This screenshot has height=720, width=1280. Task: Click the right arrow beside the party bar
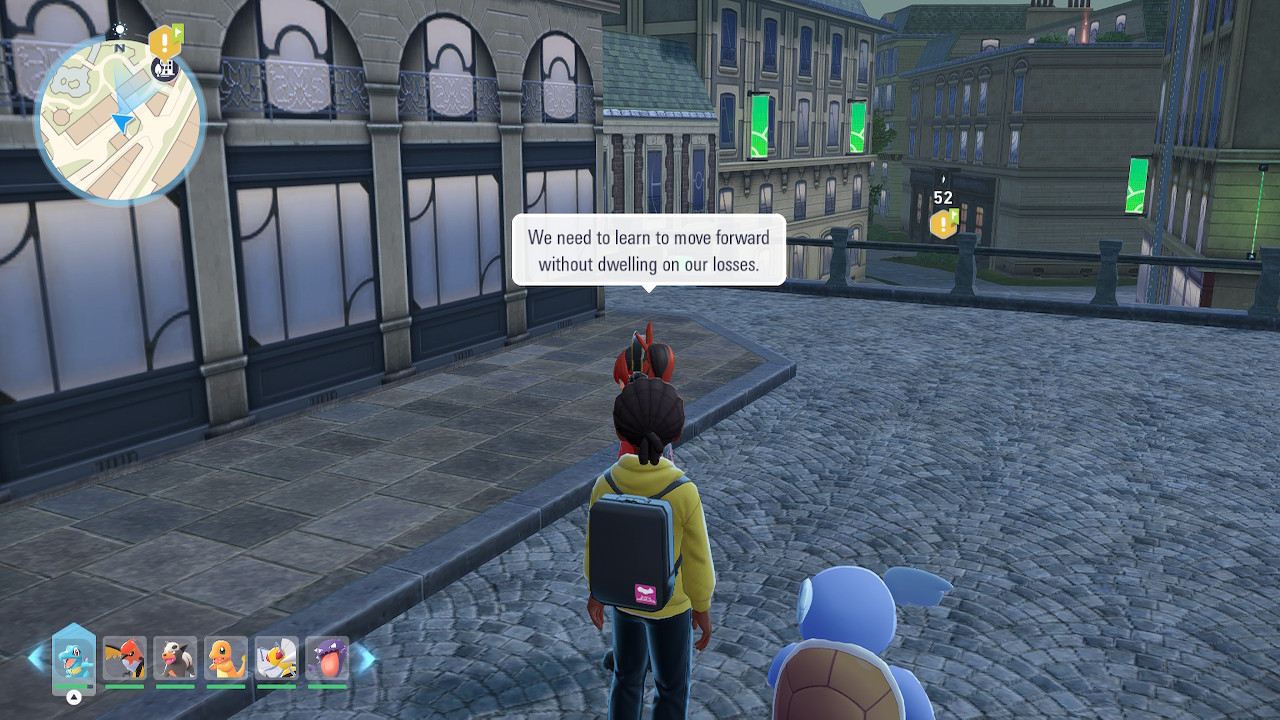366,658
